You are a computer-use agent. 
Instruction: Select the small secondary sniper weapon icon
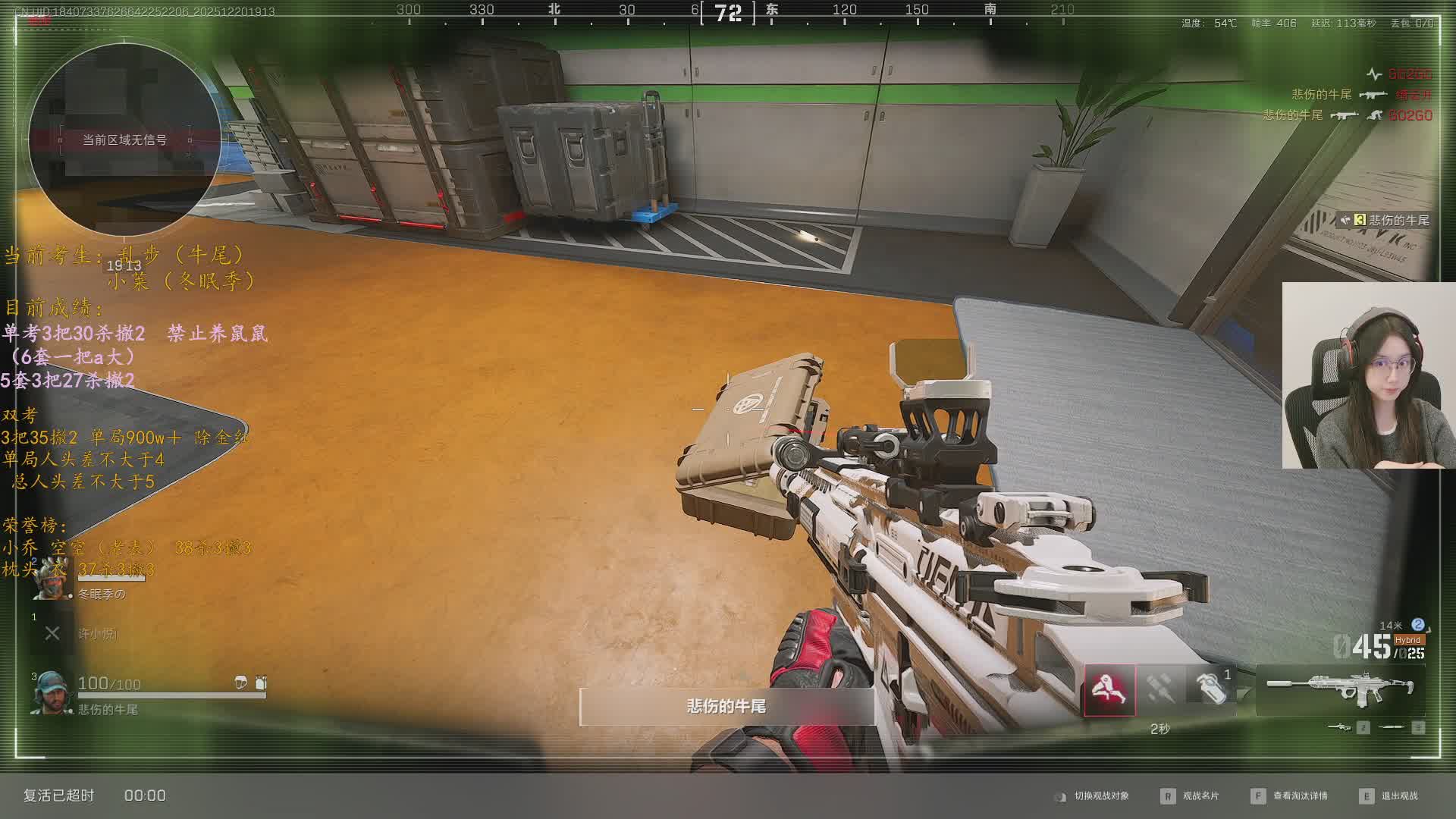[x=1341, y=728]
